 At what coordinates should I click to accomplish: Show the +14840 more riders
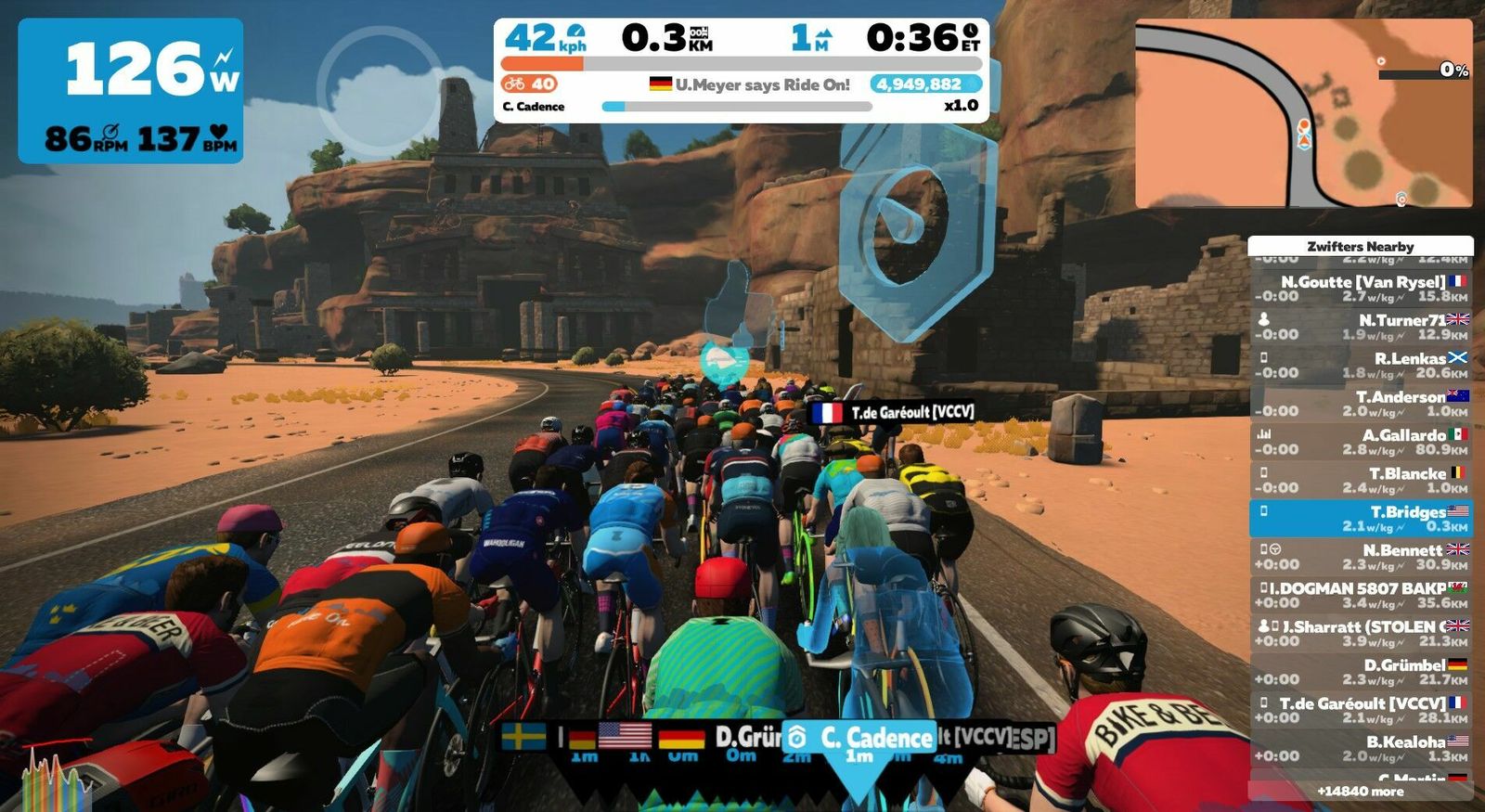(x=1361, y=792)
